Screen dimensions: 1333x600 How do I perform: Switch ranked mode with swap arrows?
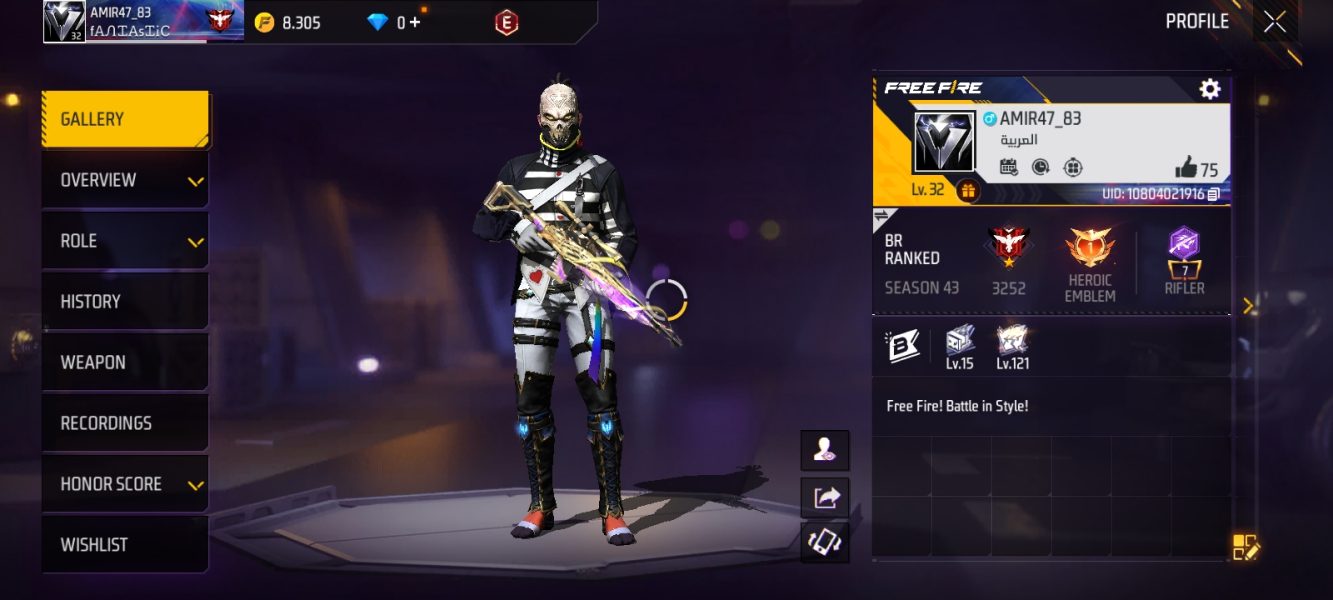tap(883, 215)
